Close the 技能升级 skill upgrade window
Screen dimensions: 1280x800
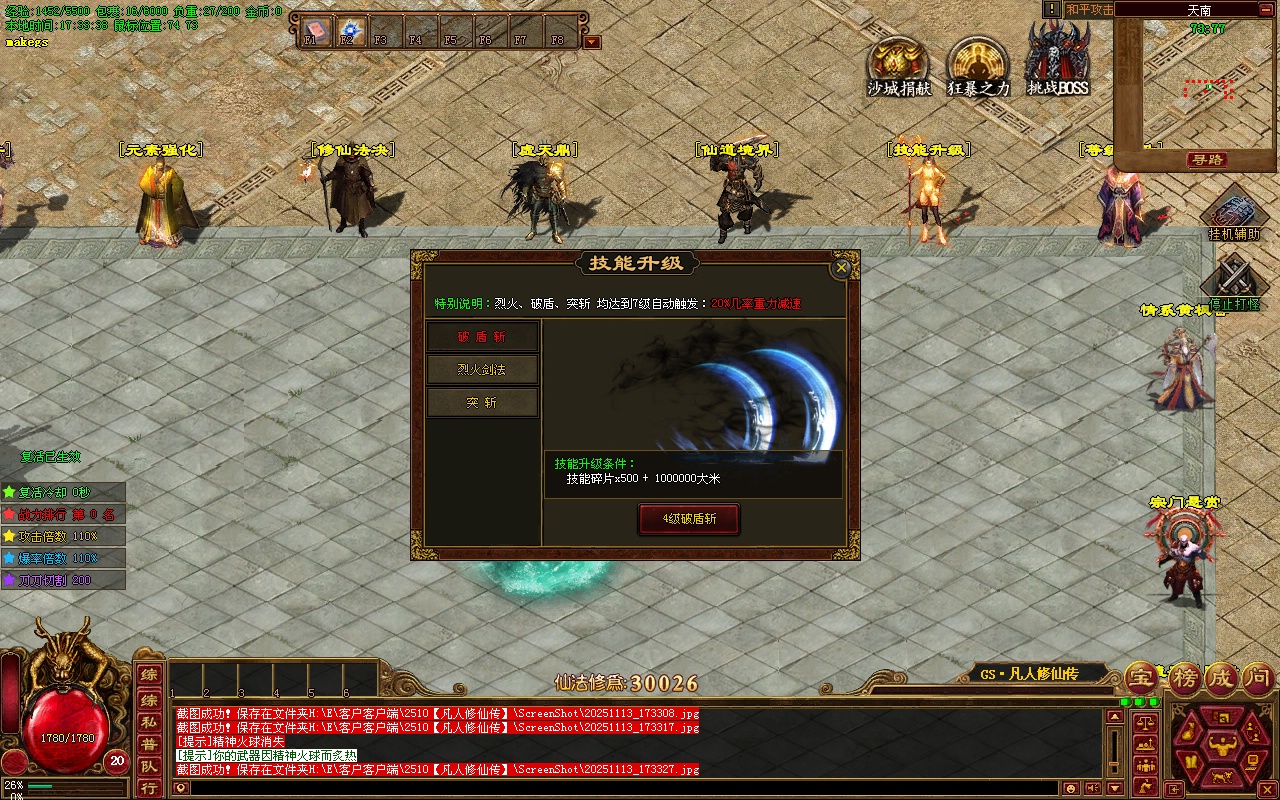(842, 267)
